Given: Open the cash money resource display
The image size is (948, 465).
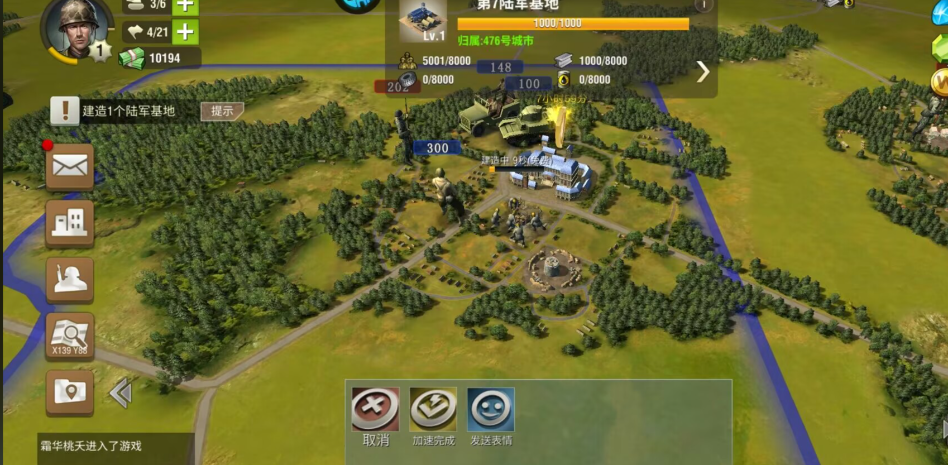Looking at the screenshot, I should tap(160, 59).
